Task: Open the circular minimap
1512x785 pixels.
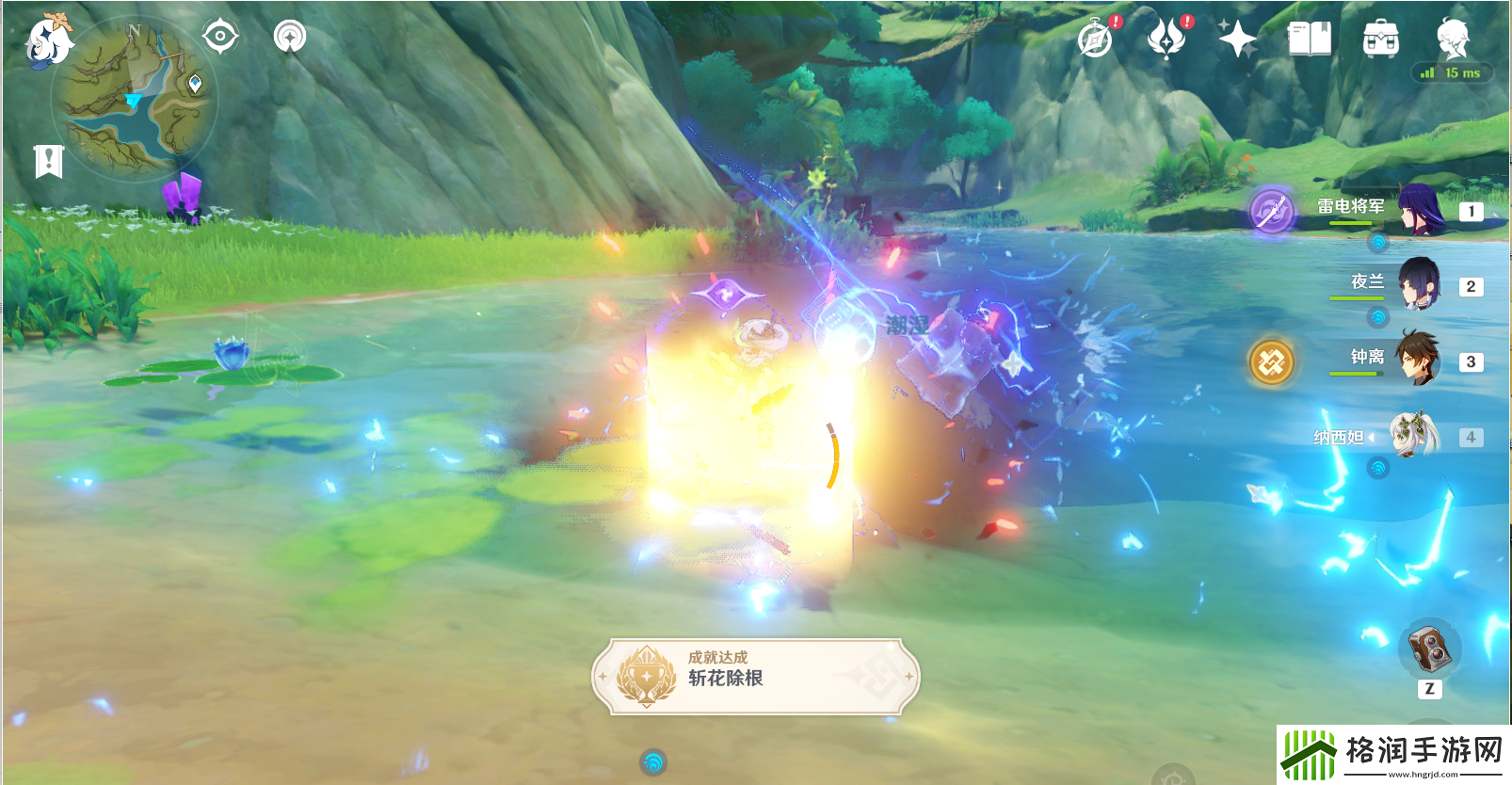Action: [135, 96]
